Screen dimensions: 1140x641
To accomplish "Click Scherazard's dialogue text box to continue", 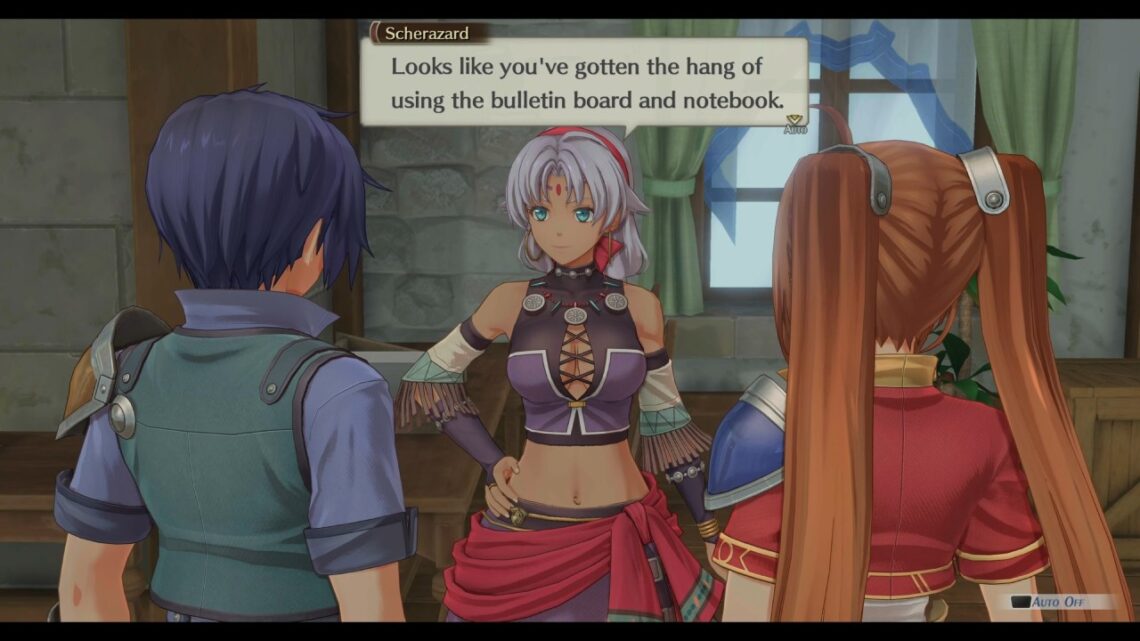I will click(x=583, y=84).
